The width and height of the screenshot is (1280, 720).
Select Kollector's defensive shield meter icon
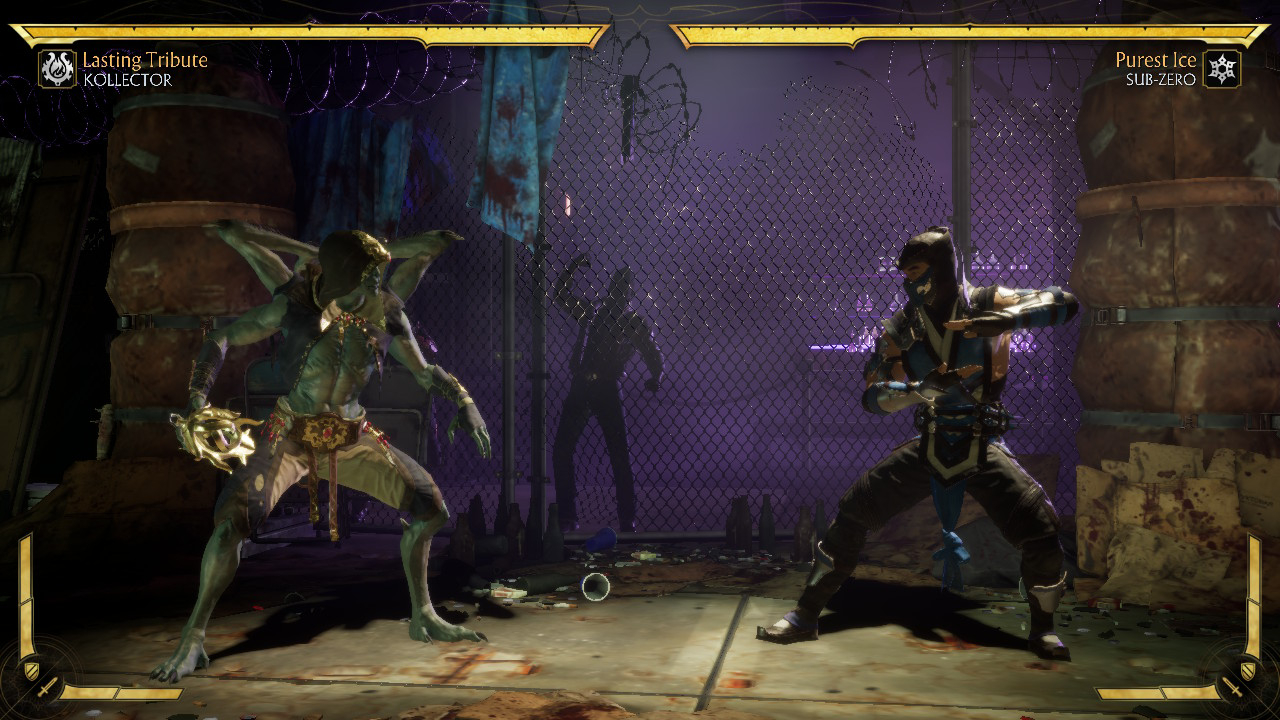point(31,669)
